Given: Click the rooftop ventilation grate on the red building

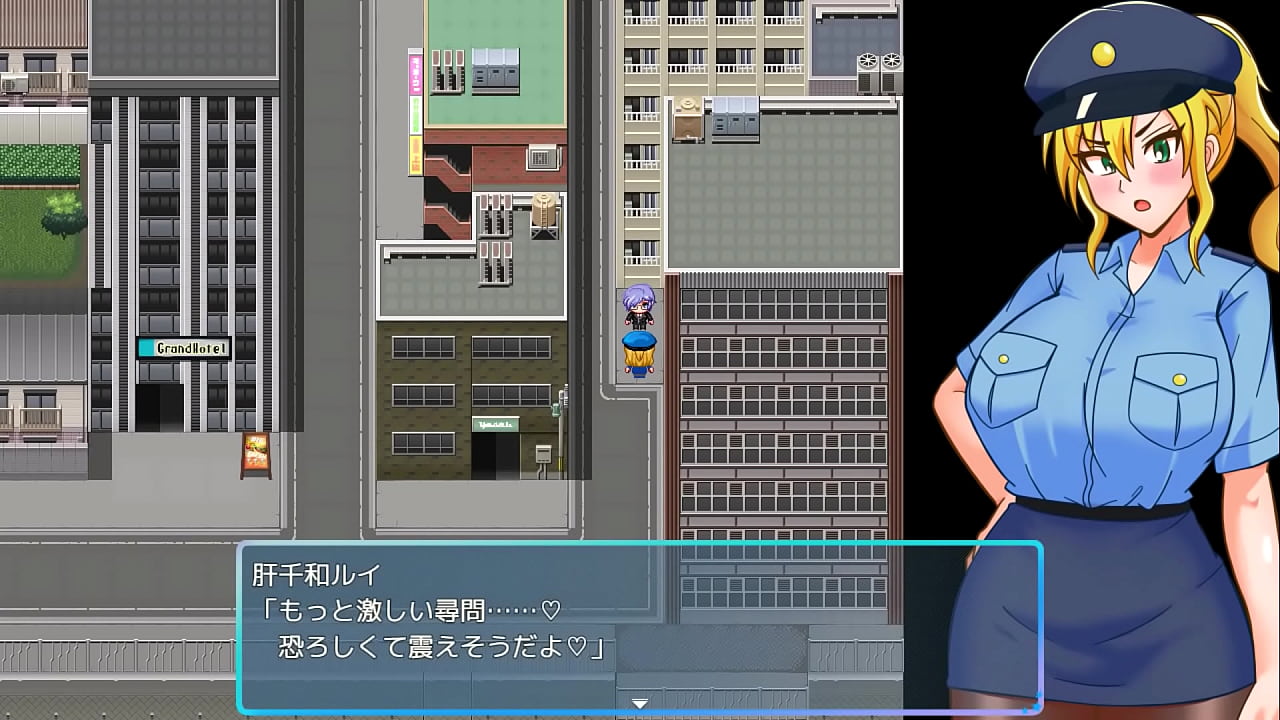Looking at the screenshot, I should click(541, 158).
